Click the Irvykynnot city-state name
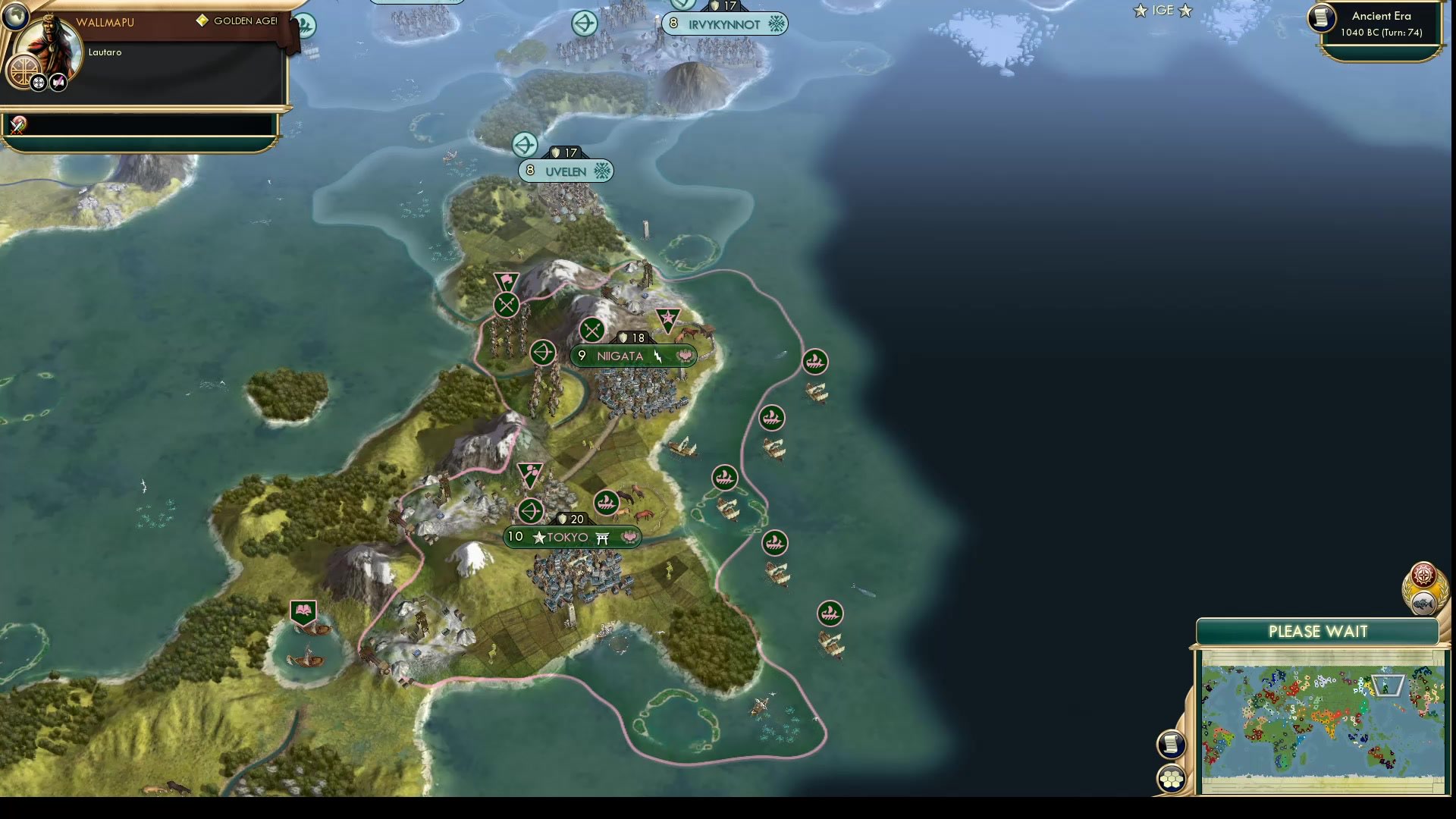The height and width of the screenshot is (819, 1456). [x=726, y=24]
